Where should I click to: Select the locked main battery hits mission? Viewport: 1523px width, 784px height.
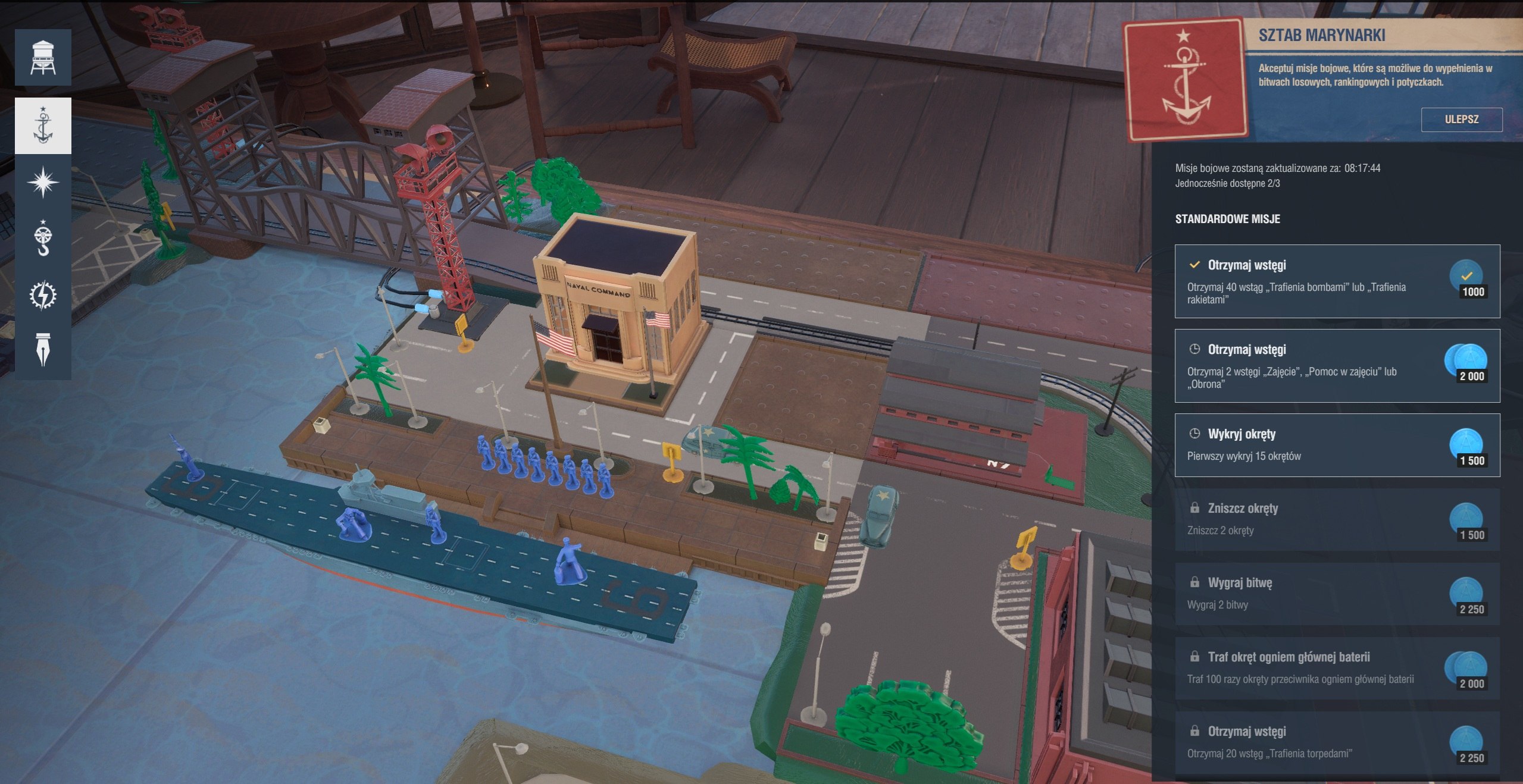(1337, 668)
